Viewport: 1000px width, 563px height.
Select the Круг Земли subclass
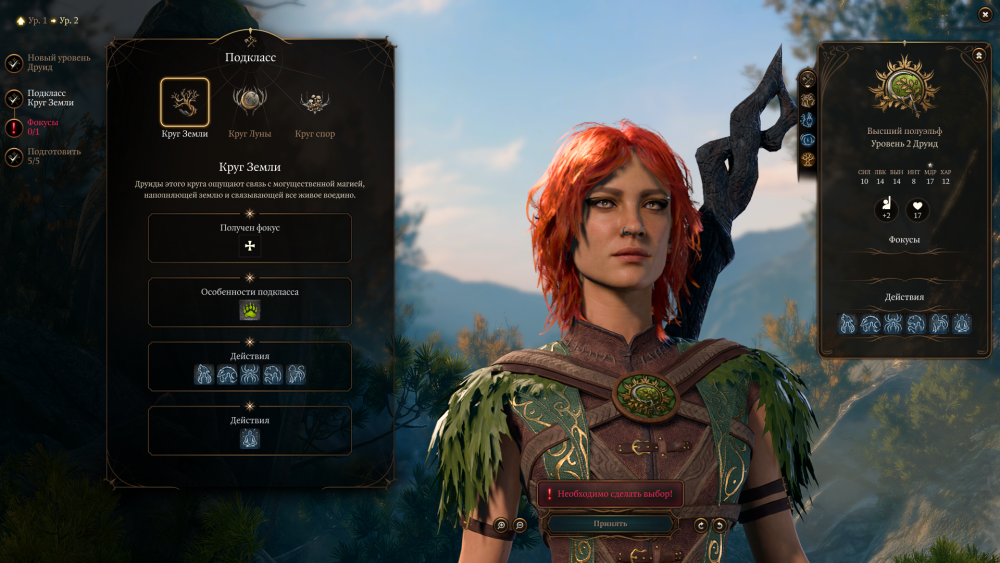pos(185,103)
